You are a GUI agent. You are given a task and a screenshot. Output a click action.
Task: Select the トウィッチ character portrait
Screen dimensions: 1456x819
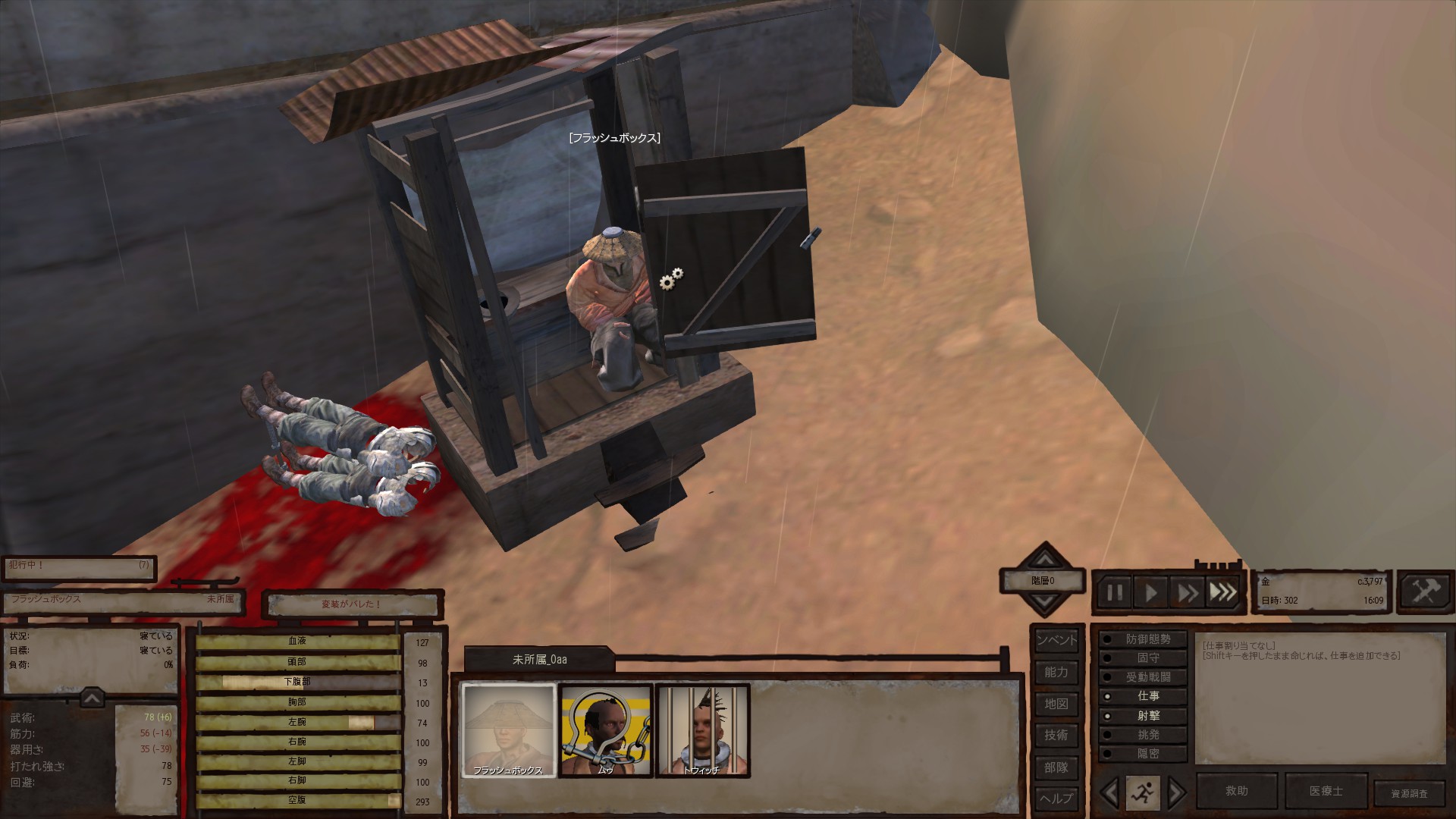pyautogui.click(x=702, y=730)
